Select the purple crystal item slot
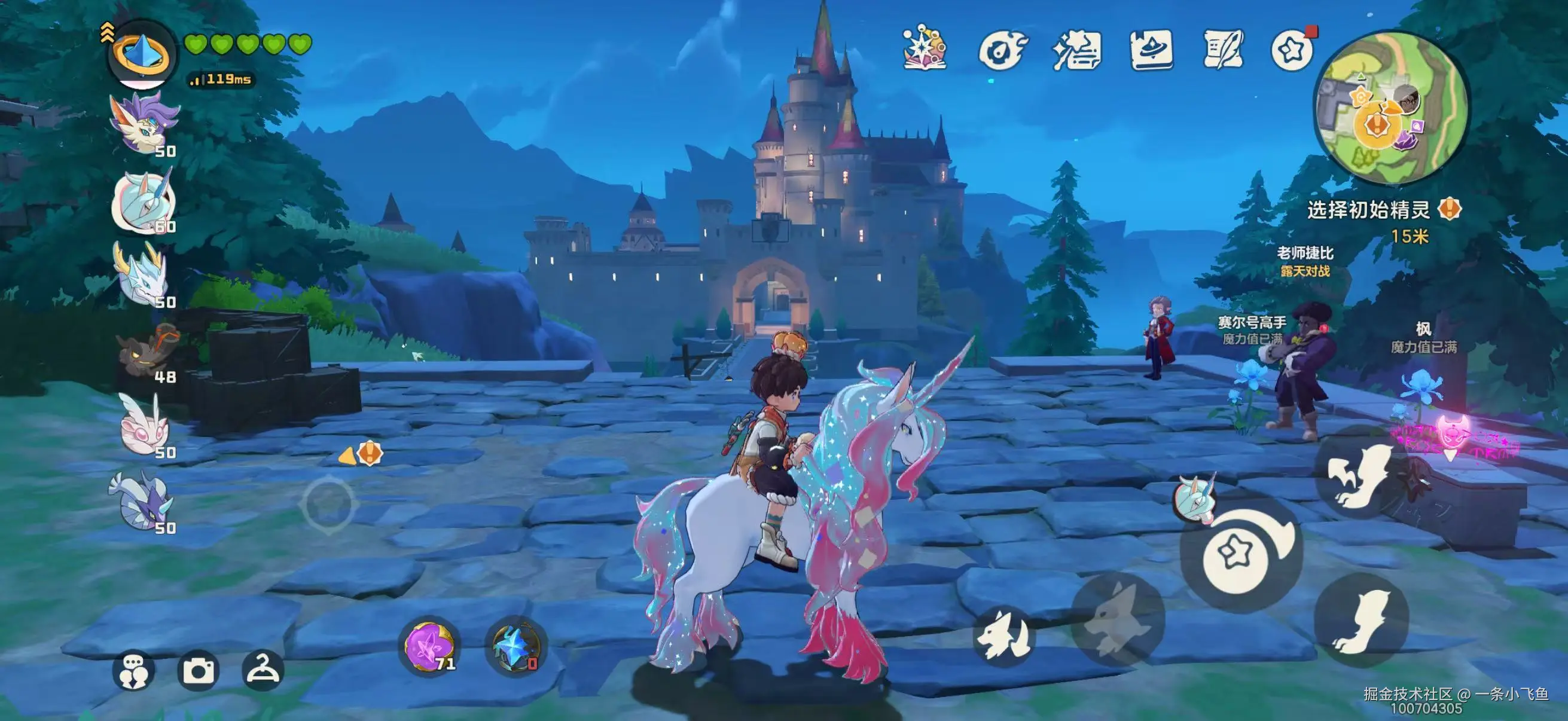Viewport: 1568px width, 721px height. click(430, 646)
